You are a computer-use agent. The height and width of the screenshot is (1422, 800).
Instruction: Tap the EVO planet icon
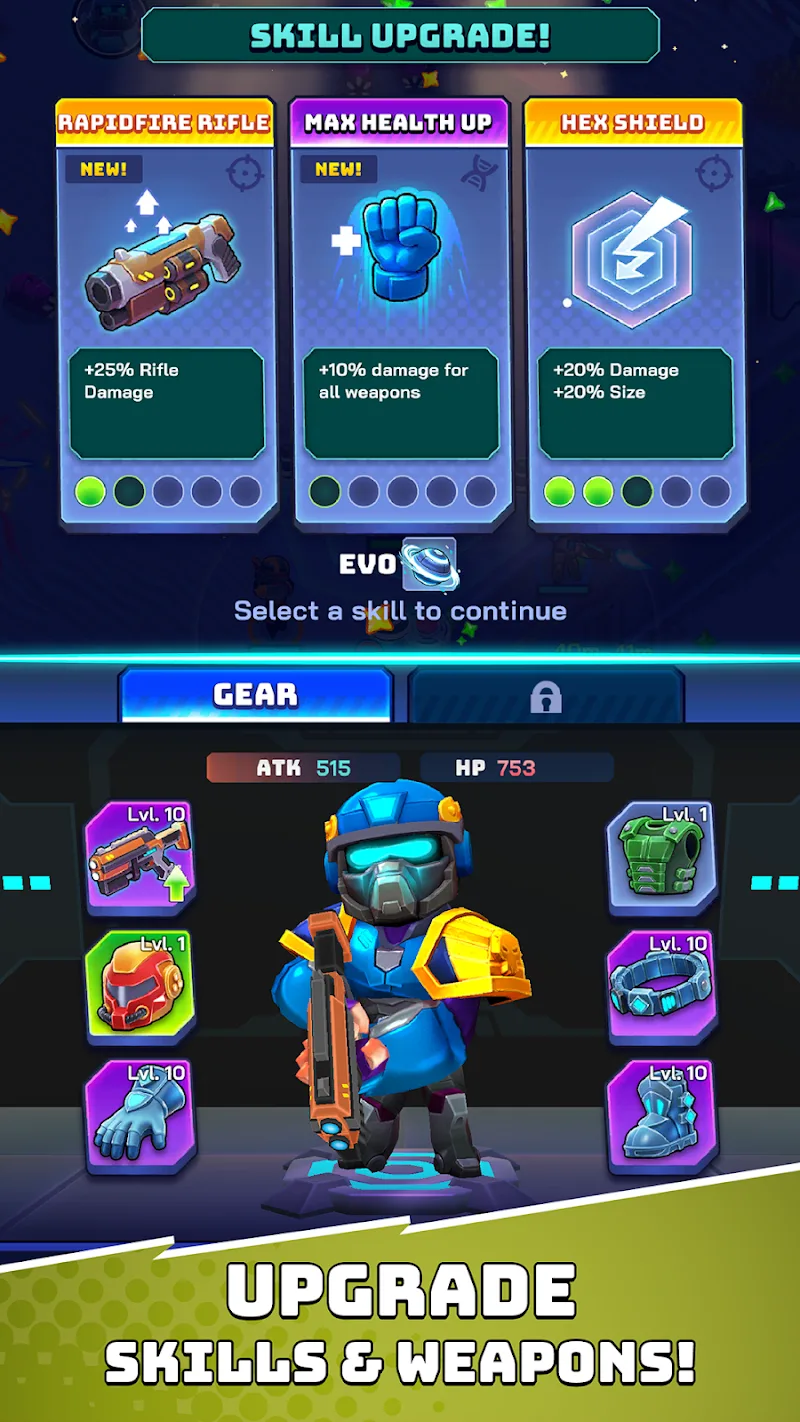[x=429, y=564]
